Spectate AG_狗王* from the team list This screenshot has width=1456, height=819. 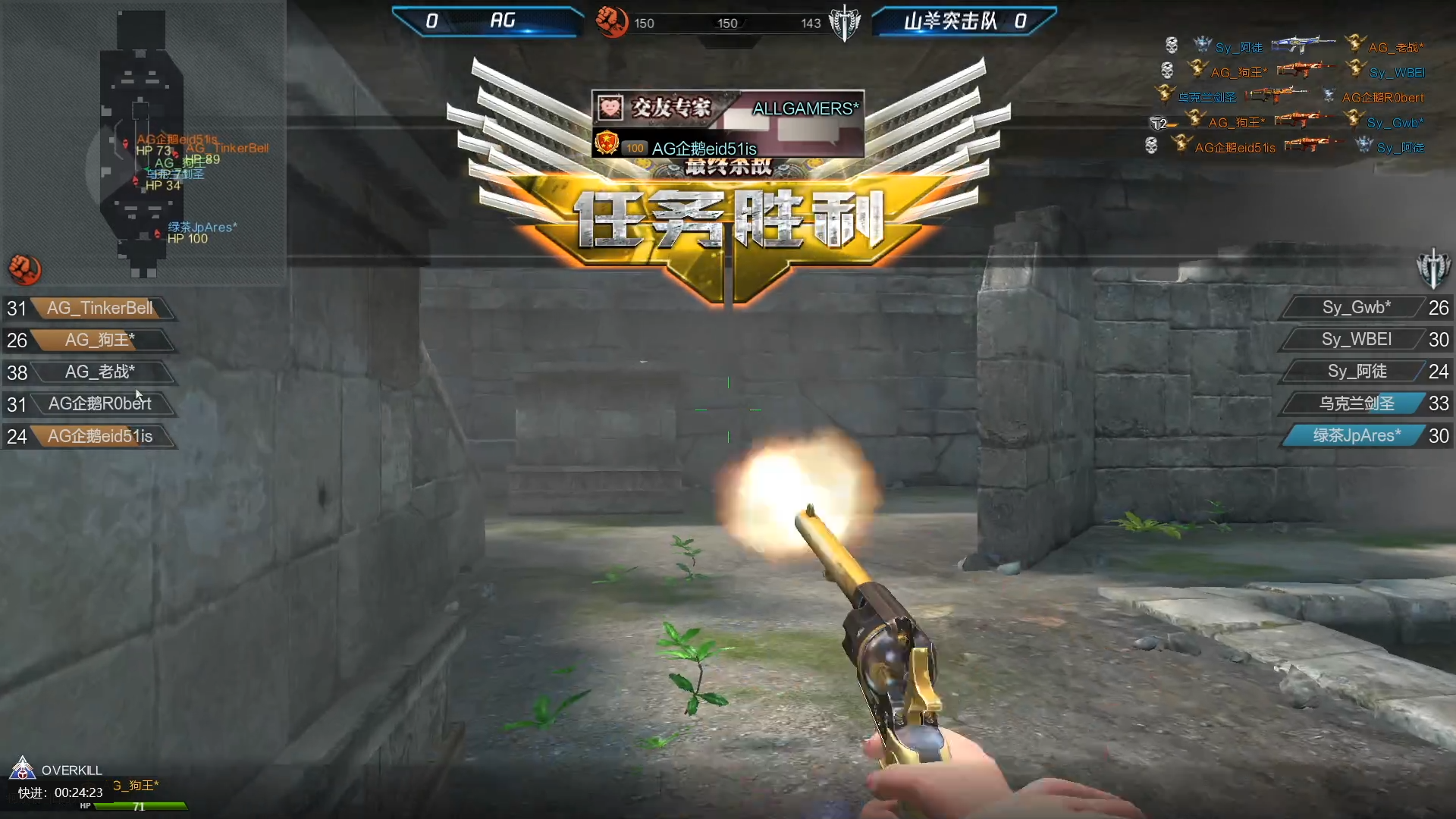tap(99, 340)
